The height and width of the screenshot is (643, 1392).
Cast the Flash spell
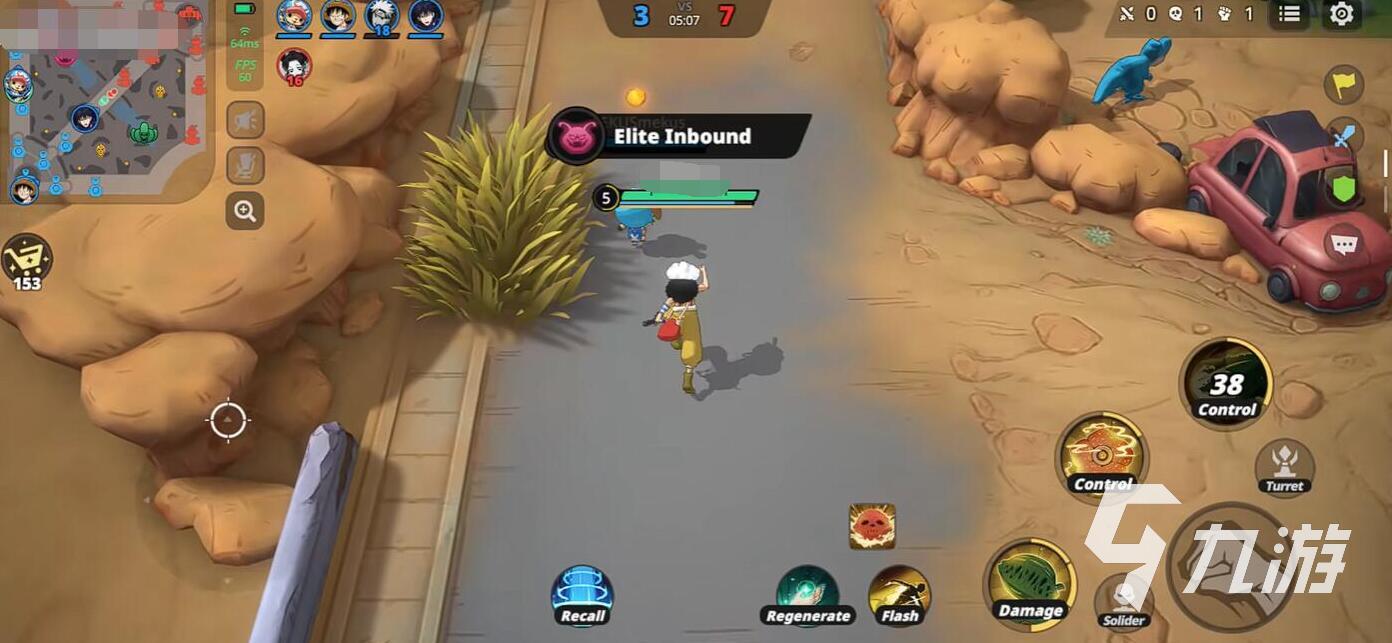[x=899, y=595]
